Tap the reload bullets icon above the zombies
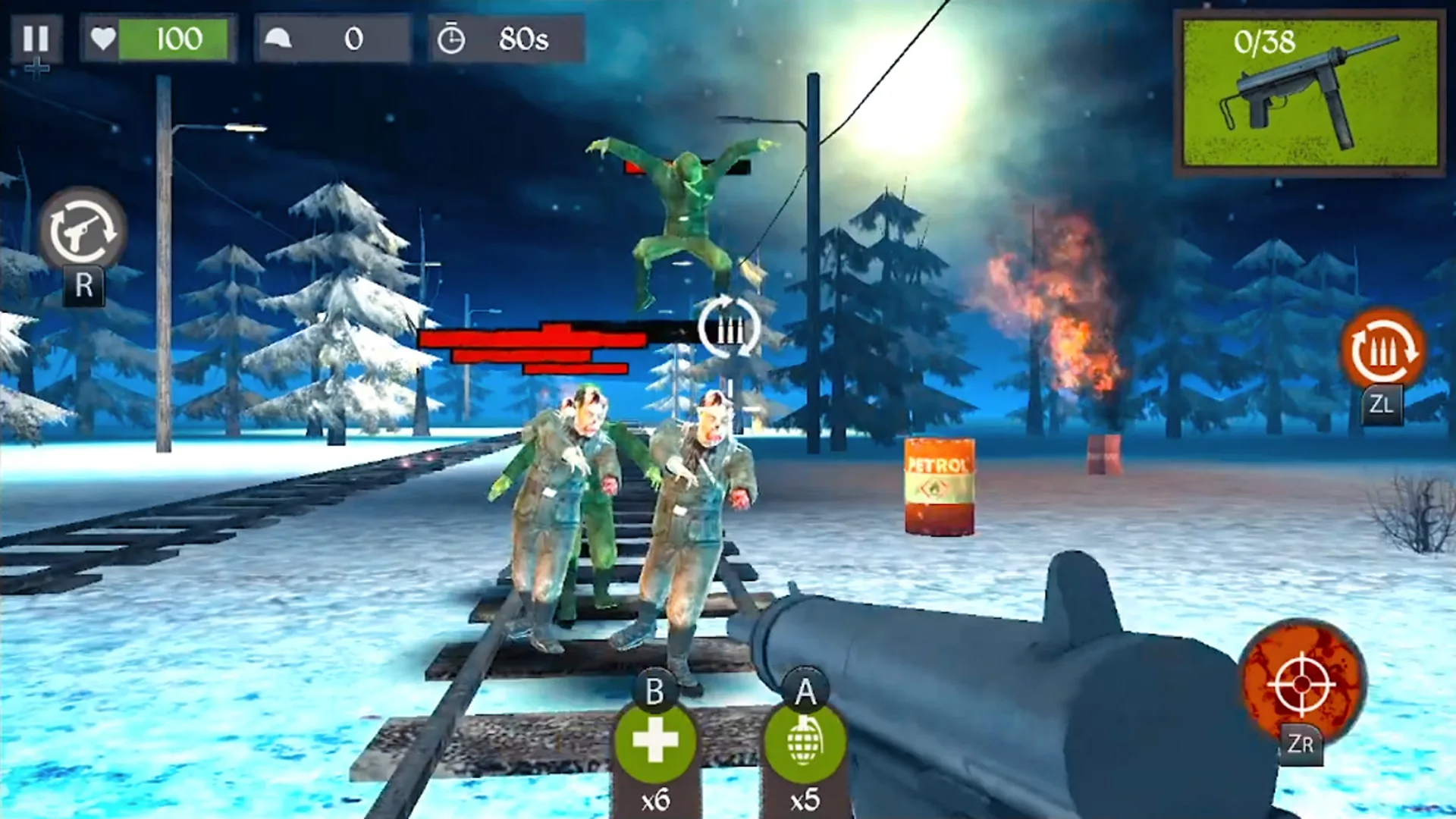This screenshot has width=1456, height=819. click(x=727, y=332)
